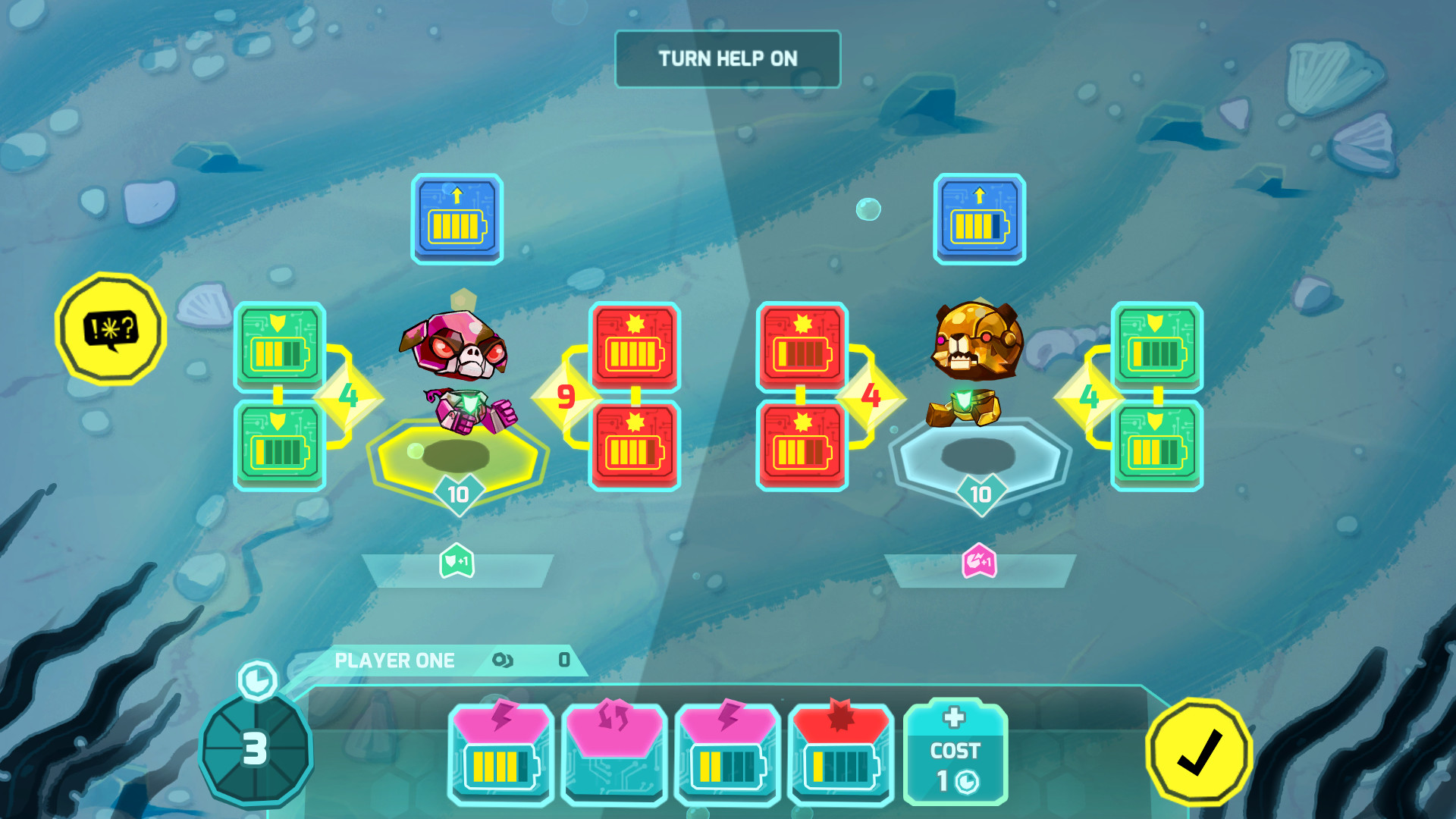Viewport: 1456px width, 819px height.
Task: Click the pink +1 attack buff badge under gold robot
Action: tap(977, 561)
